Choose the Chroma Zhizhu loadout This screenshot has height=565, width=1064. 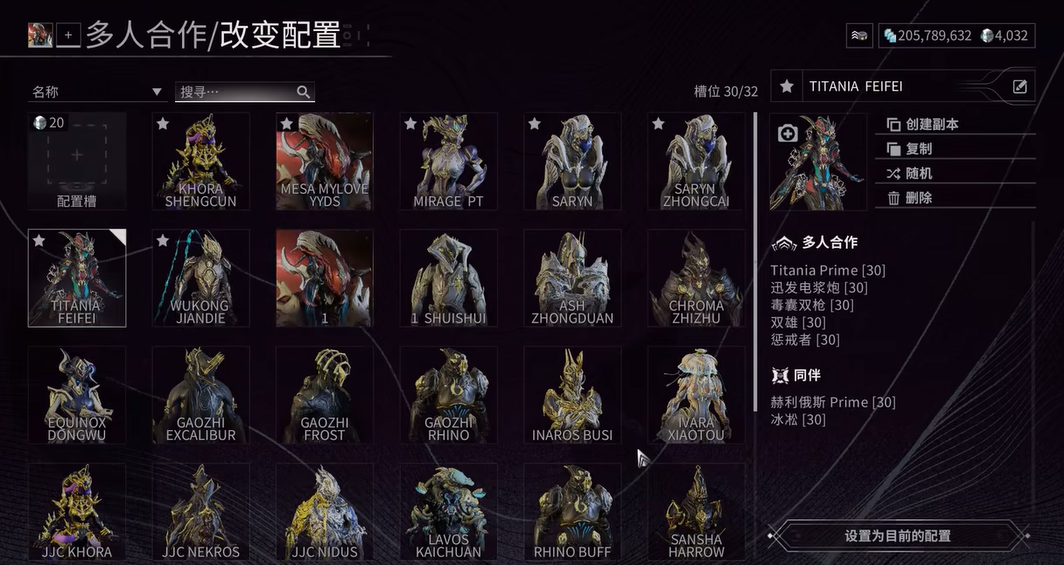(x=697, y=278)
